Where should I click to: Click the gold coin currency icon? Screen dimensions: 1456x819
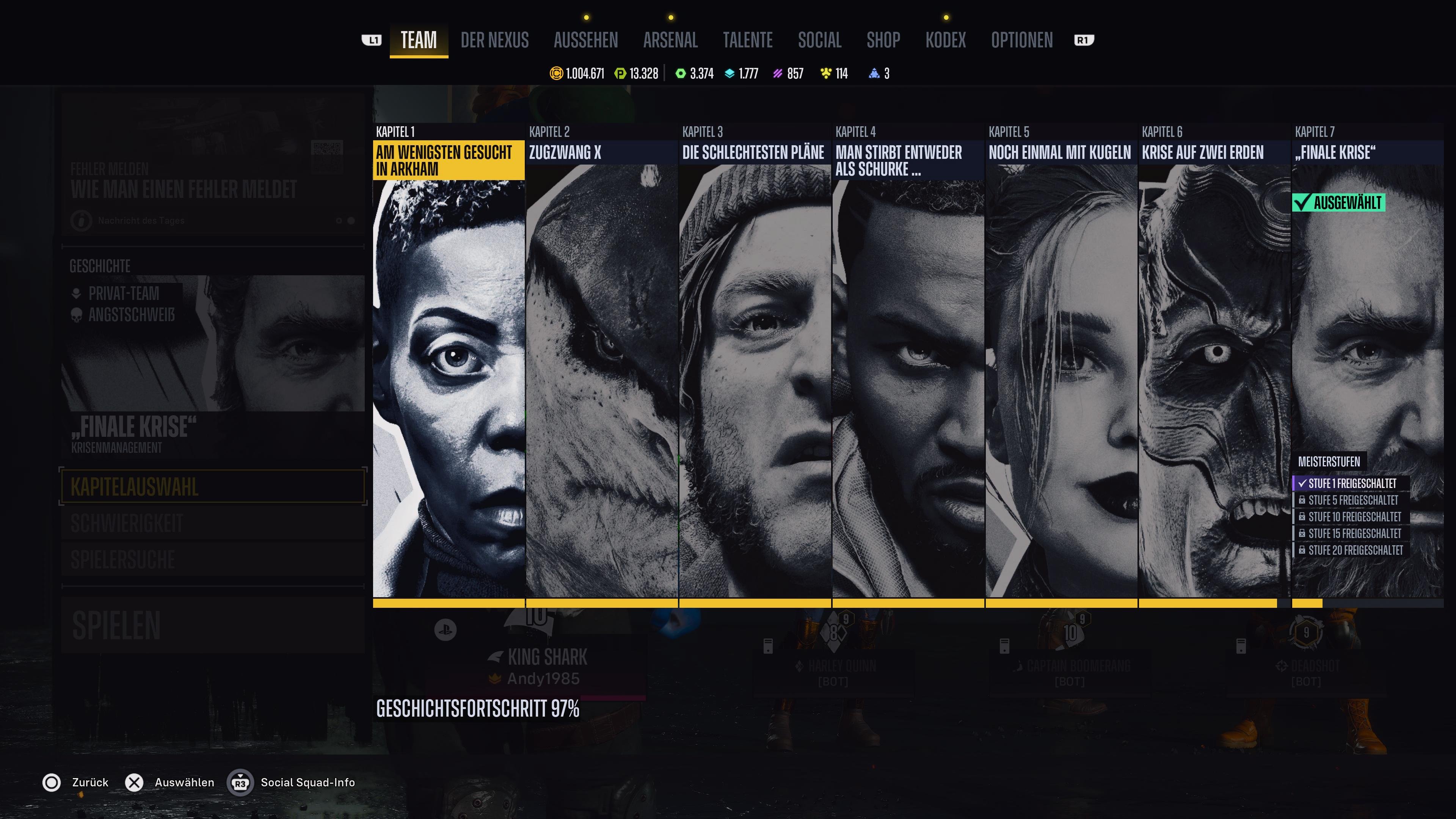[556, 74]
